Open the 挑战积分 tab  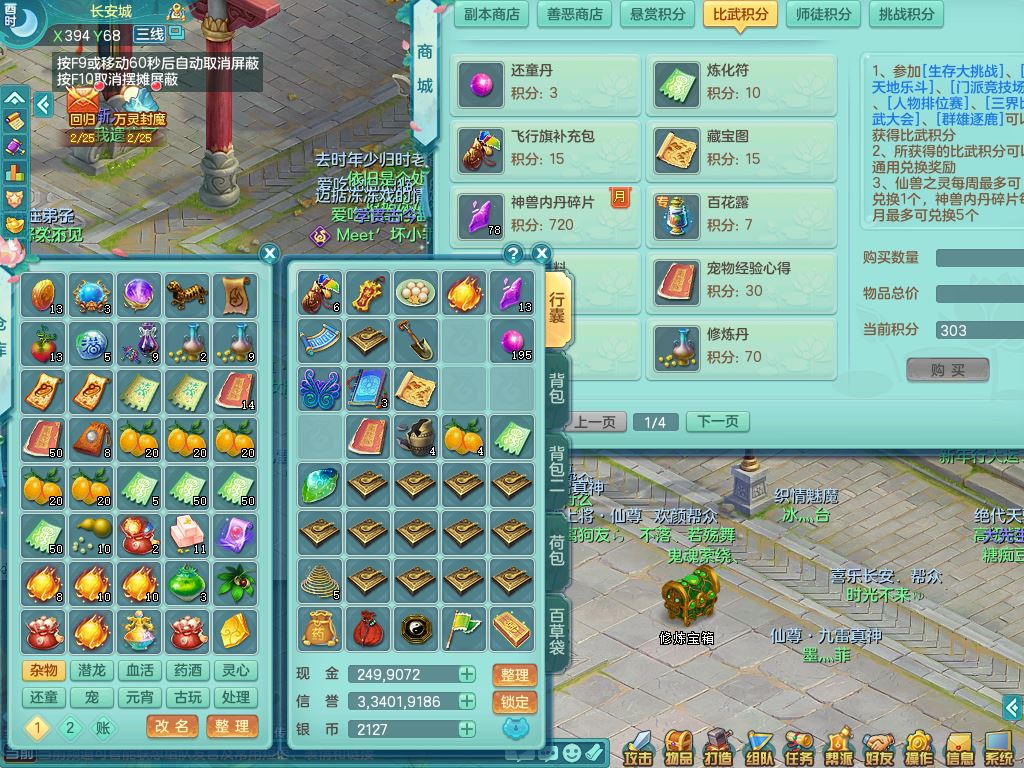point(906,14)
